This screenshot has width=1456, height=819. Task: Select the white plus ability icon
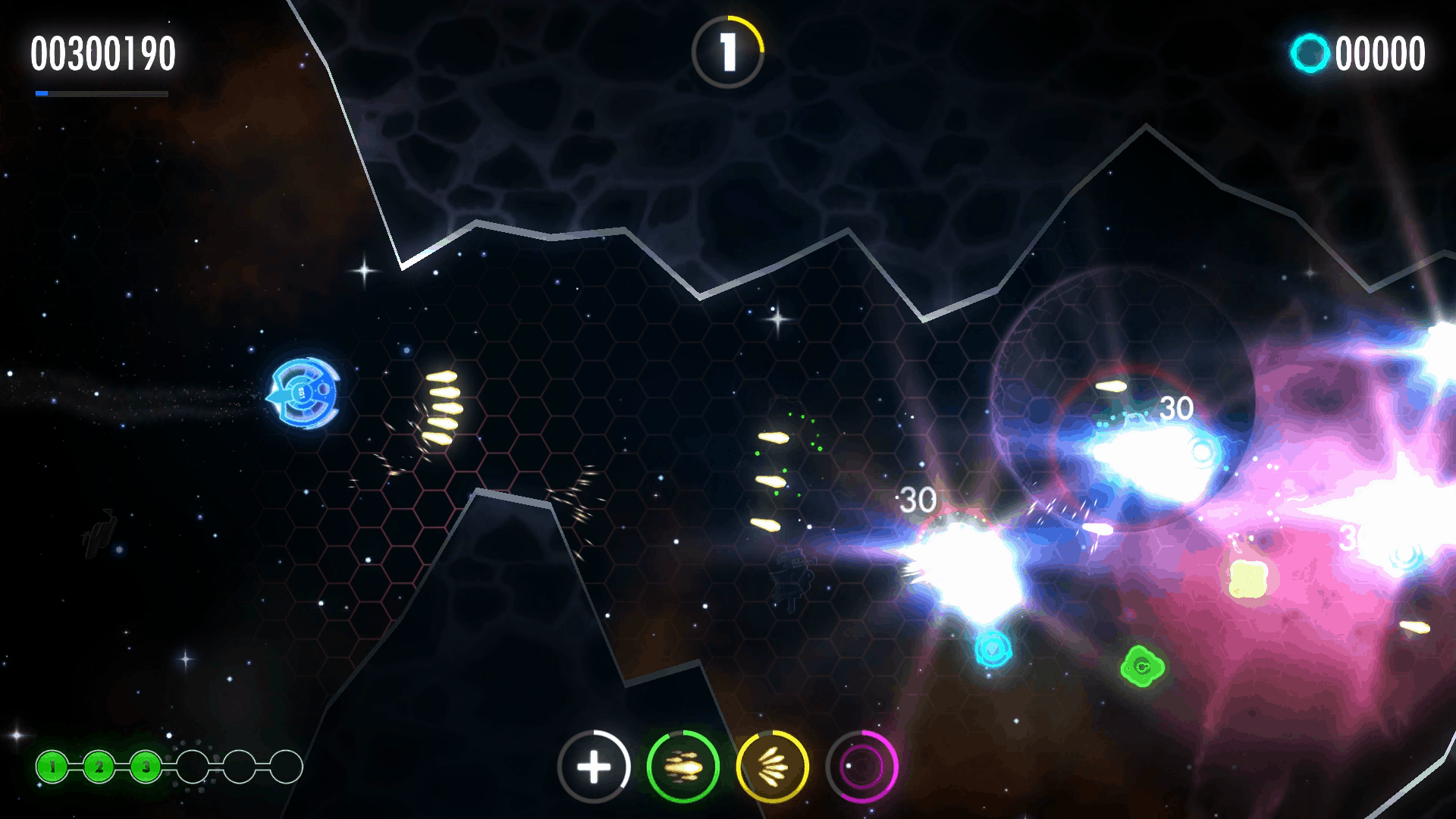(x=594, y=767)
